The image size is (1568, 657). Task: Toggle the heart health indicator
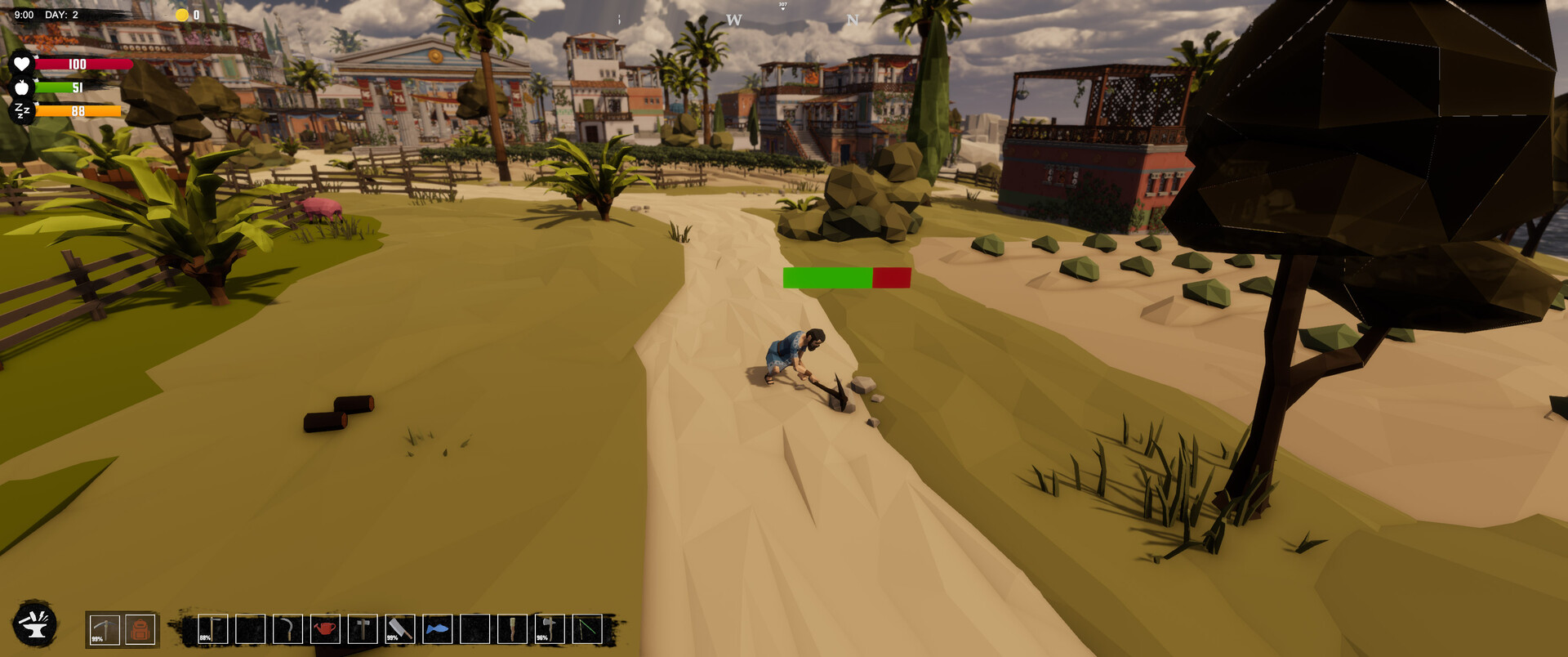(22, 62)
